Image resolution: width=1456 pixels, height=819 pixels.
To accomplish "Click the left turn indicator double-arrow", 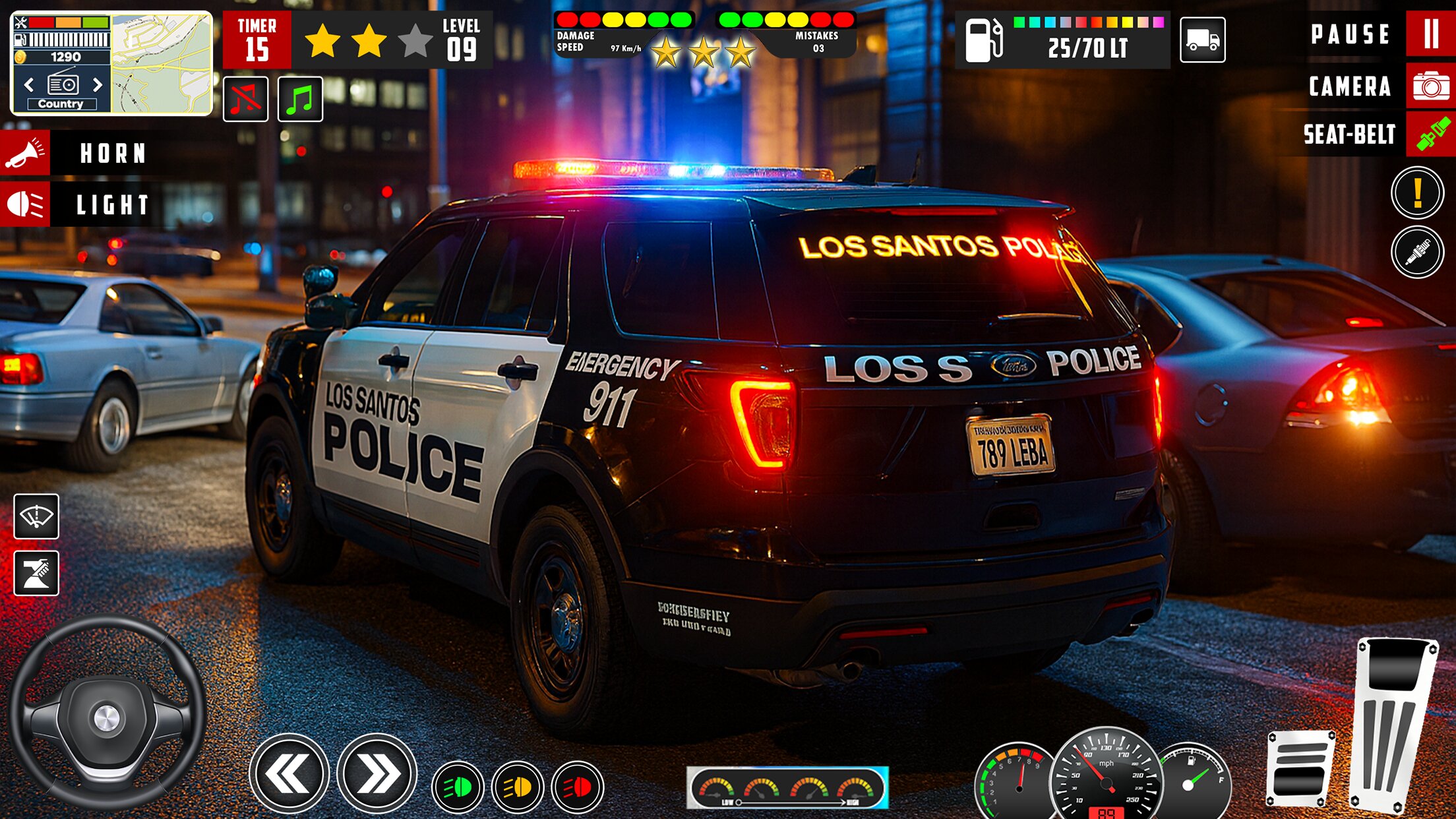I will 288,773.
